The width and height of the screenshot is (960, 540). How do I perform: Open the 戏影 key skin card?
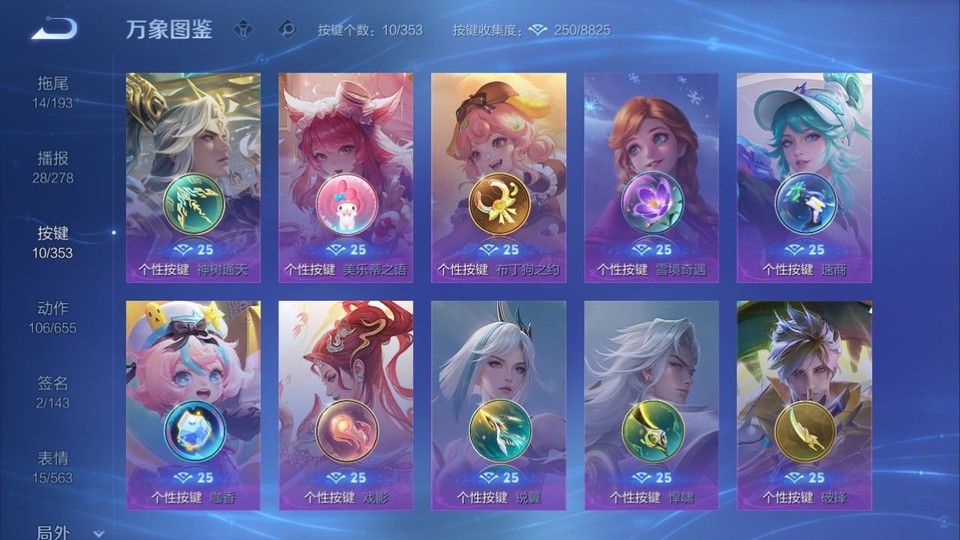point(346,405)
